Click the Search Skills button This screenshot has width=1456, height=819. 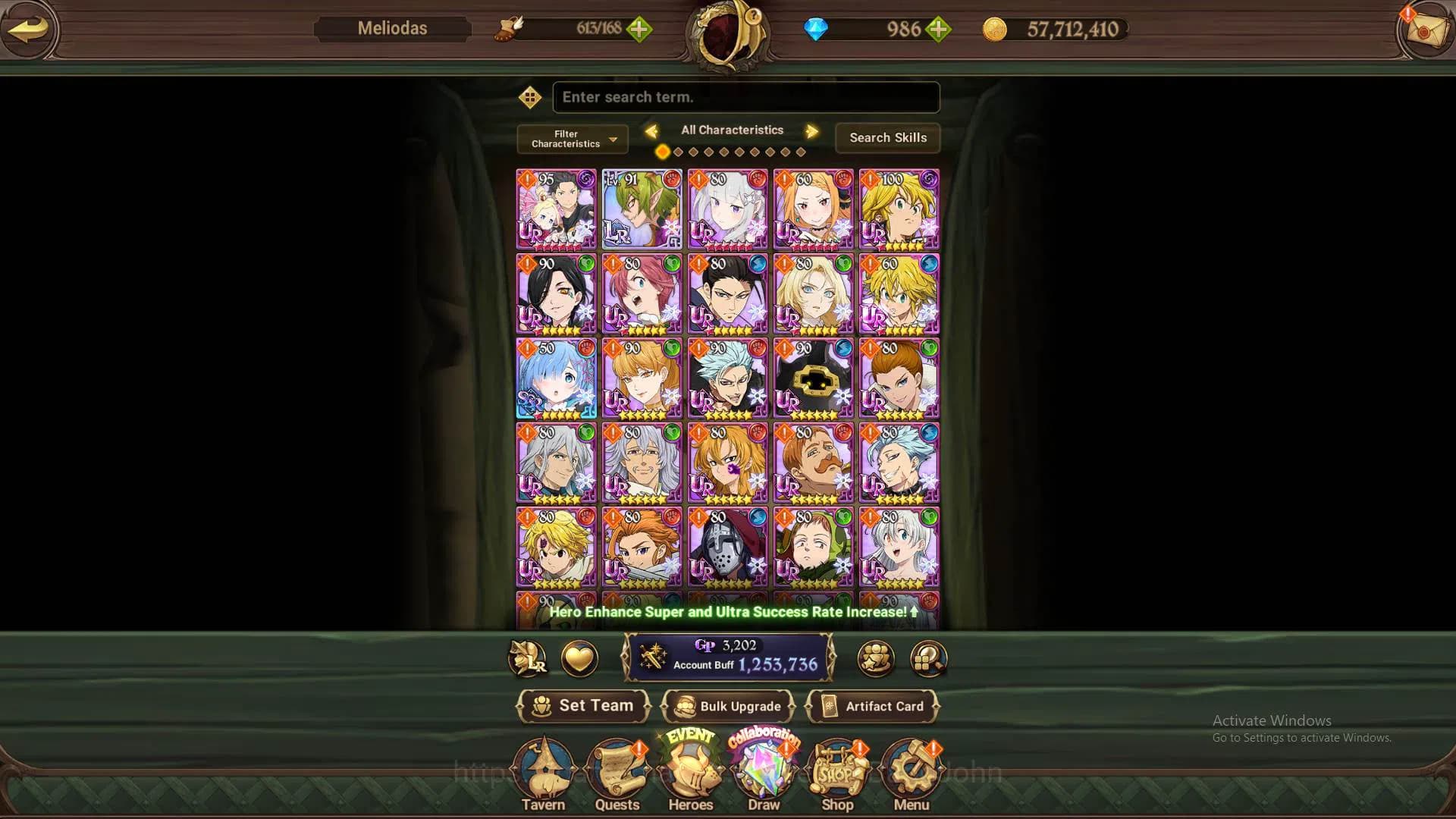point(887,138)
